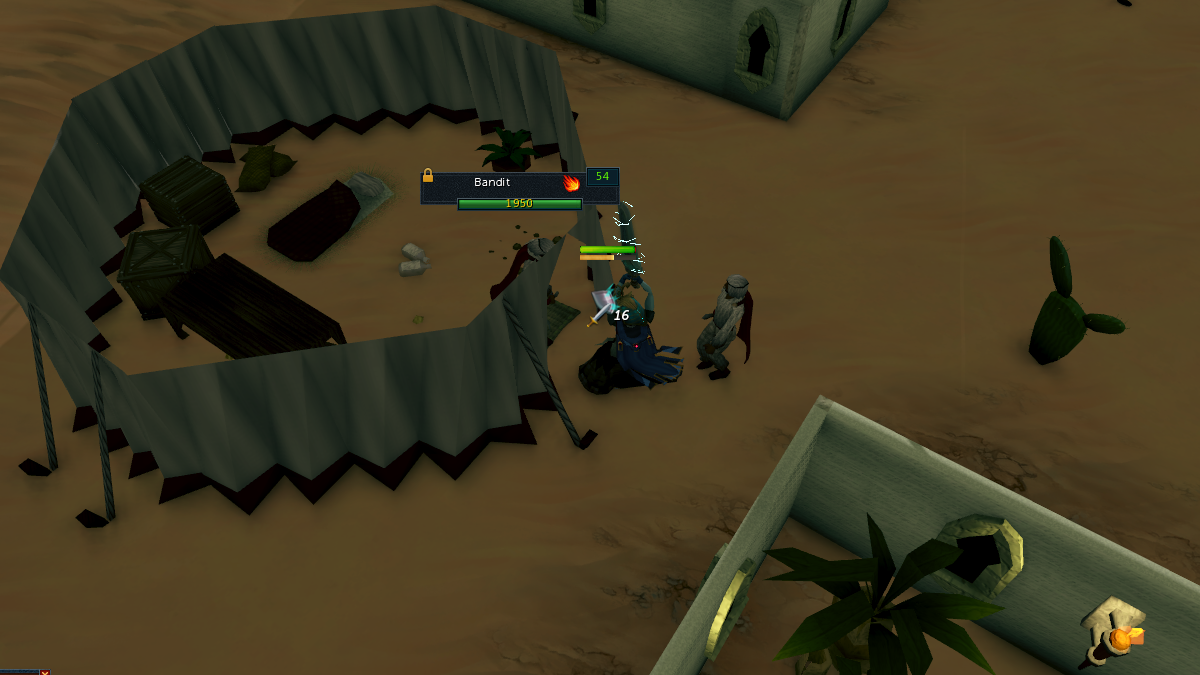The width and height of the screenshot is (1200, 675).
Task: Click the red X button at the bottom-left corner
Action: [44, 672]
